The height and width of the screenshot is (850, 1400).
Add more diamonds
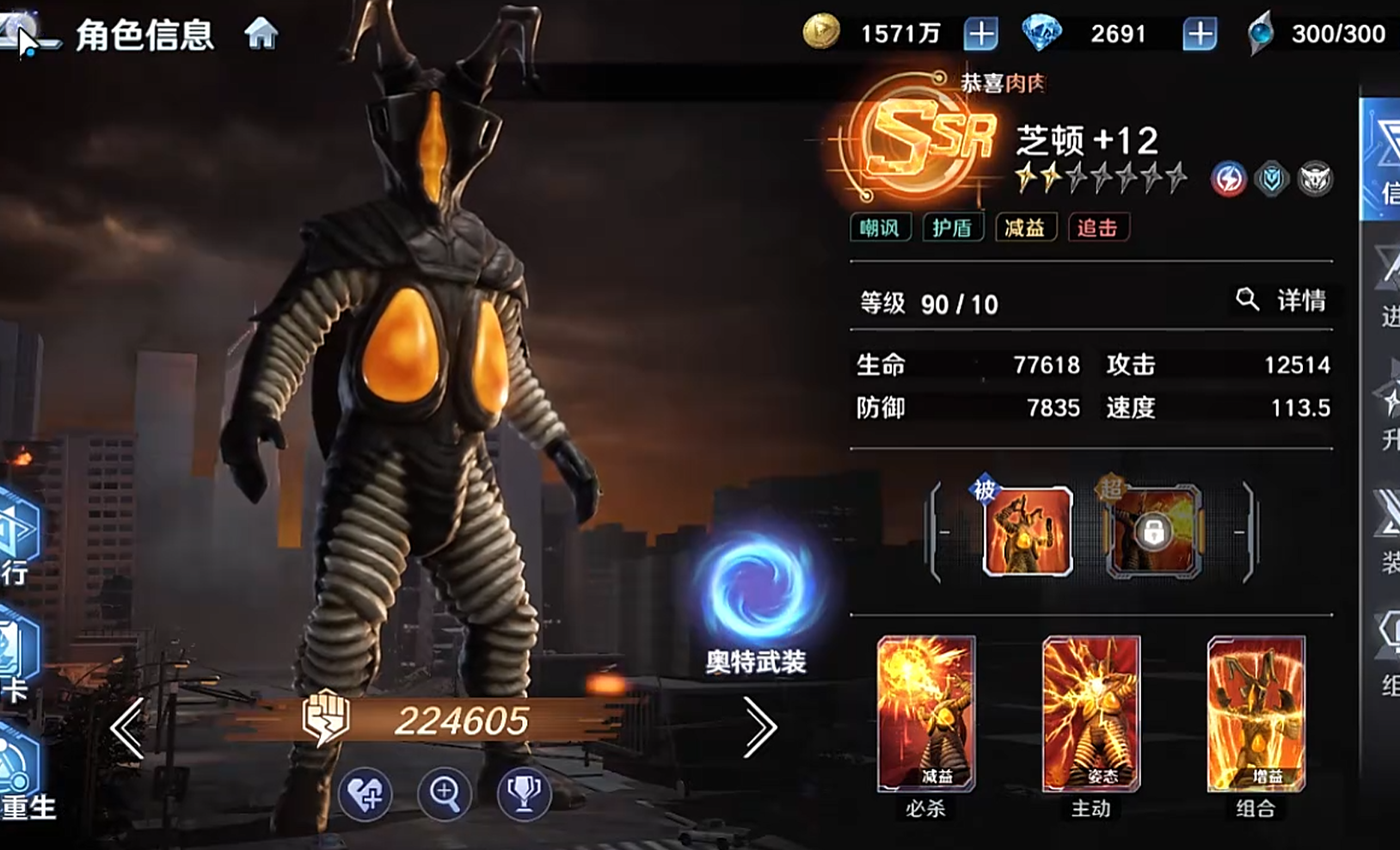(x=1199, y=34)
